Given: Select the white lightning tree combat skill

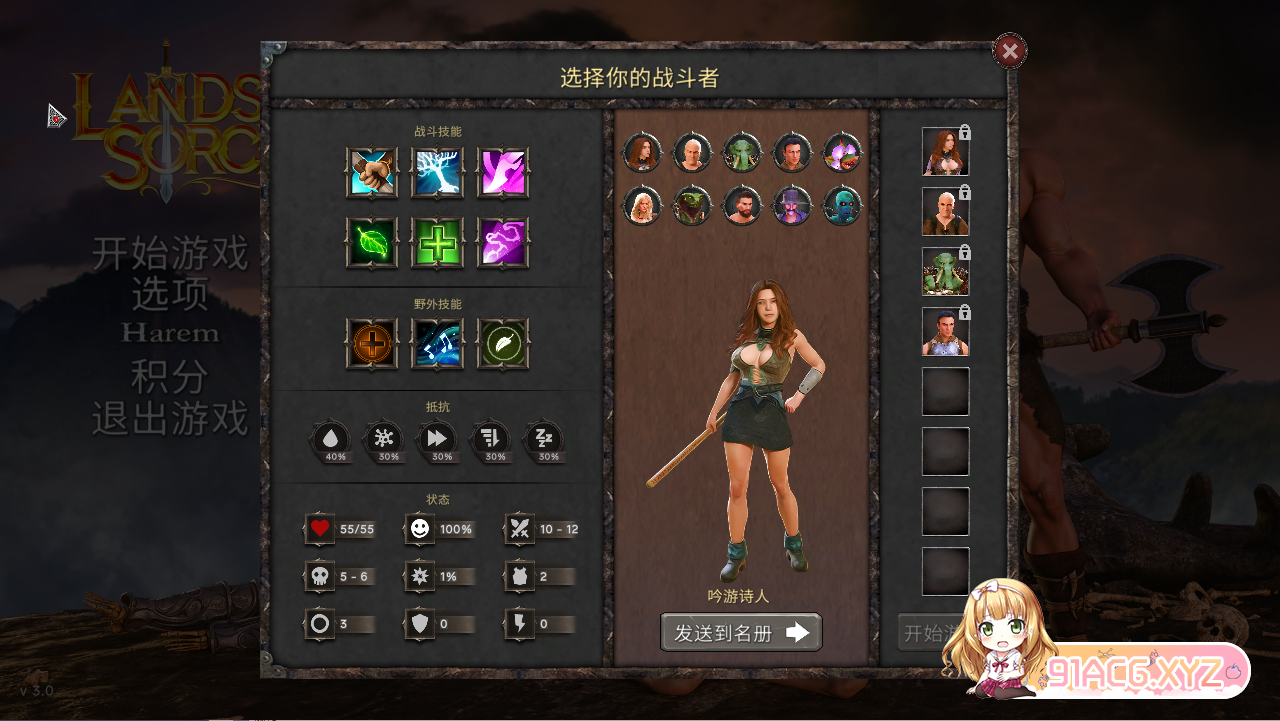Looking at the screenshot, I should (438, 173).
